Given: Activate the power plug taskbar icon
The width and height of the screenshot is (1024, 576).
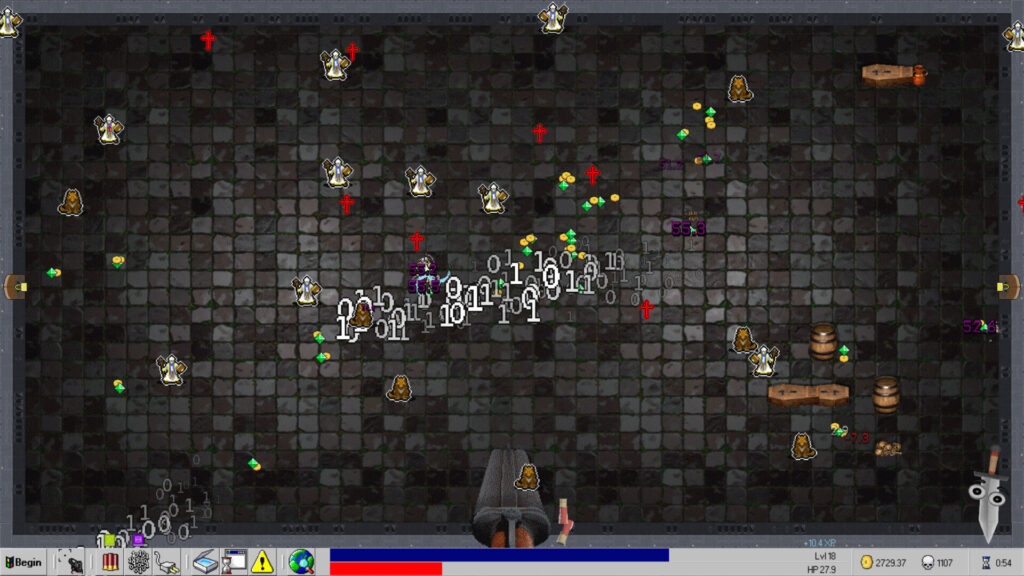Looking at the screenshot, I should click(x=166, y=562).
